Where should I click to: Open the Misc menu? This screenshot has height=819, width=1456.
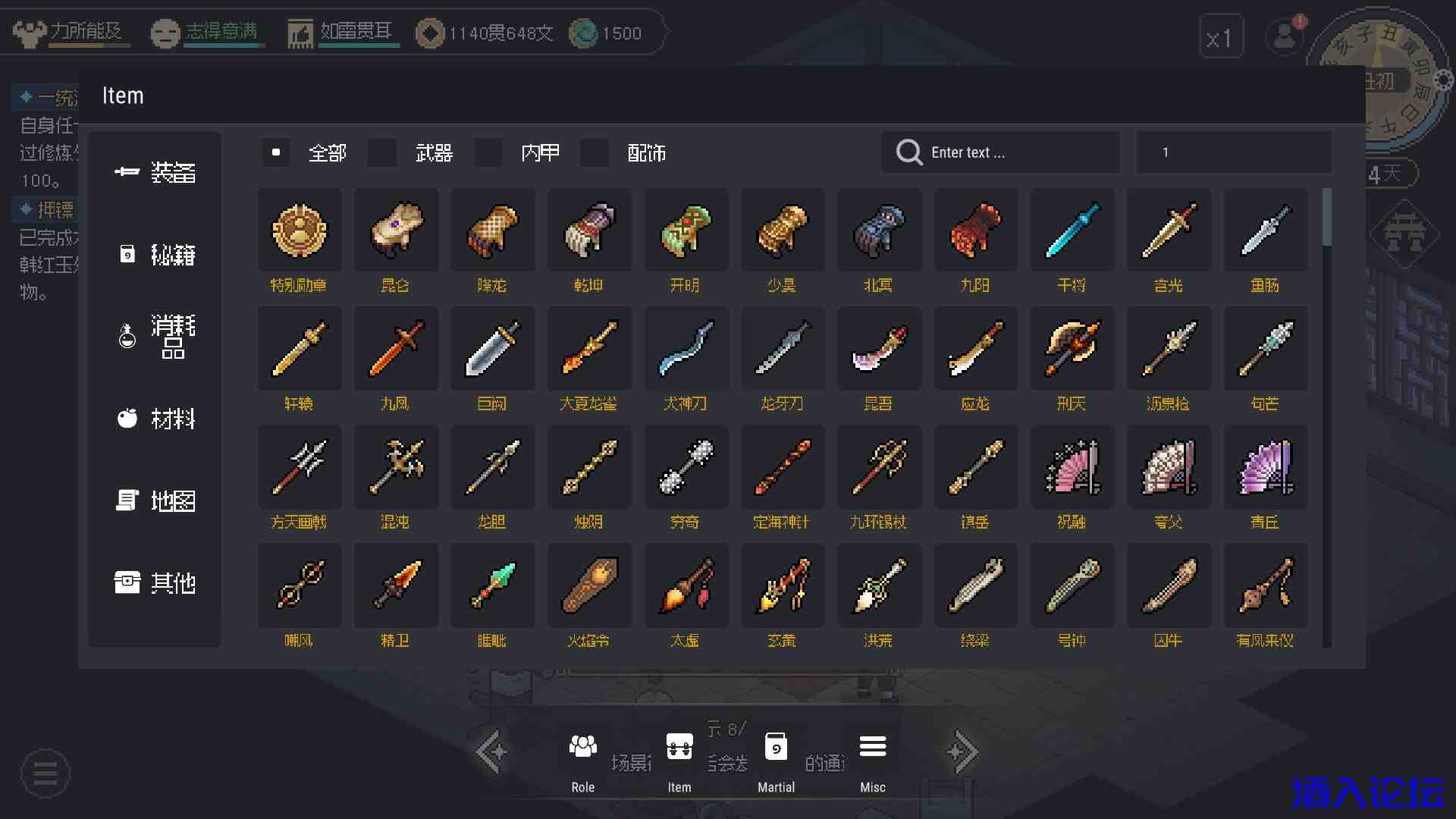[x=873, y=761]
